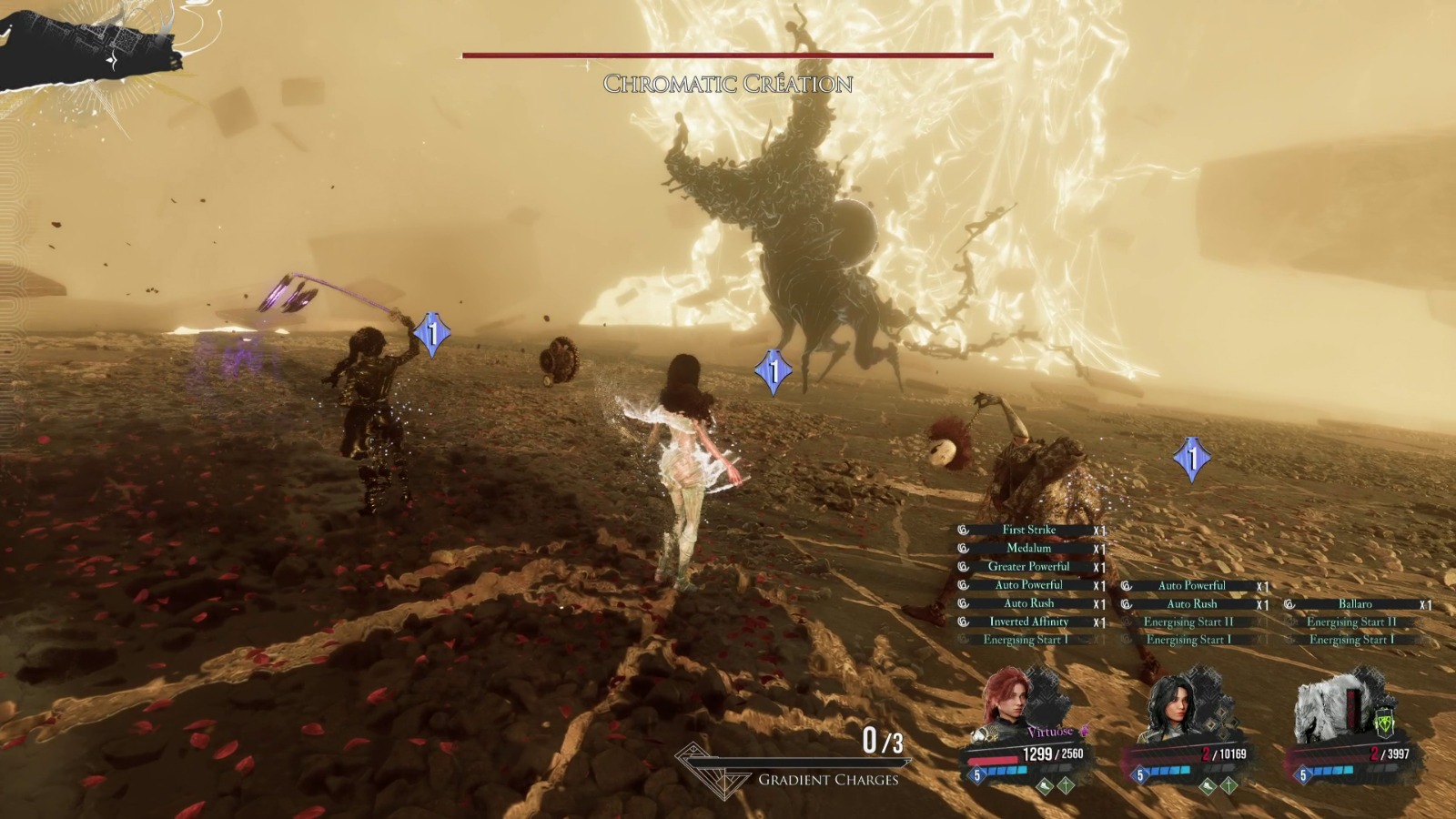The width and height of the screenshot is (1456, 819).
Task: Click the Virtuose name label
Action: click(1049, 732)
